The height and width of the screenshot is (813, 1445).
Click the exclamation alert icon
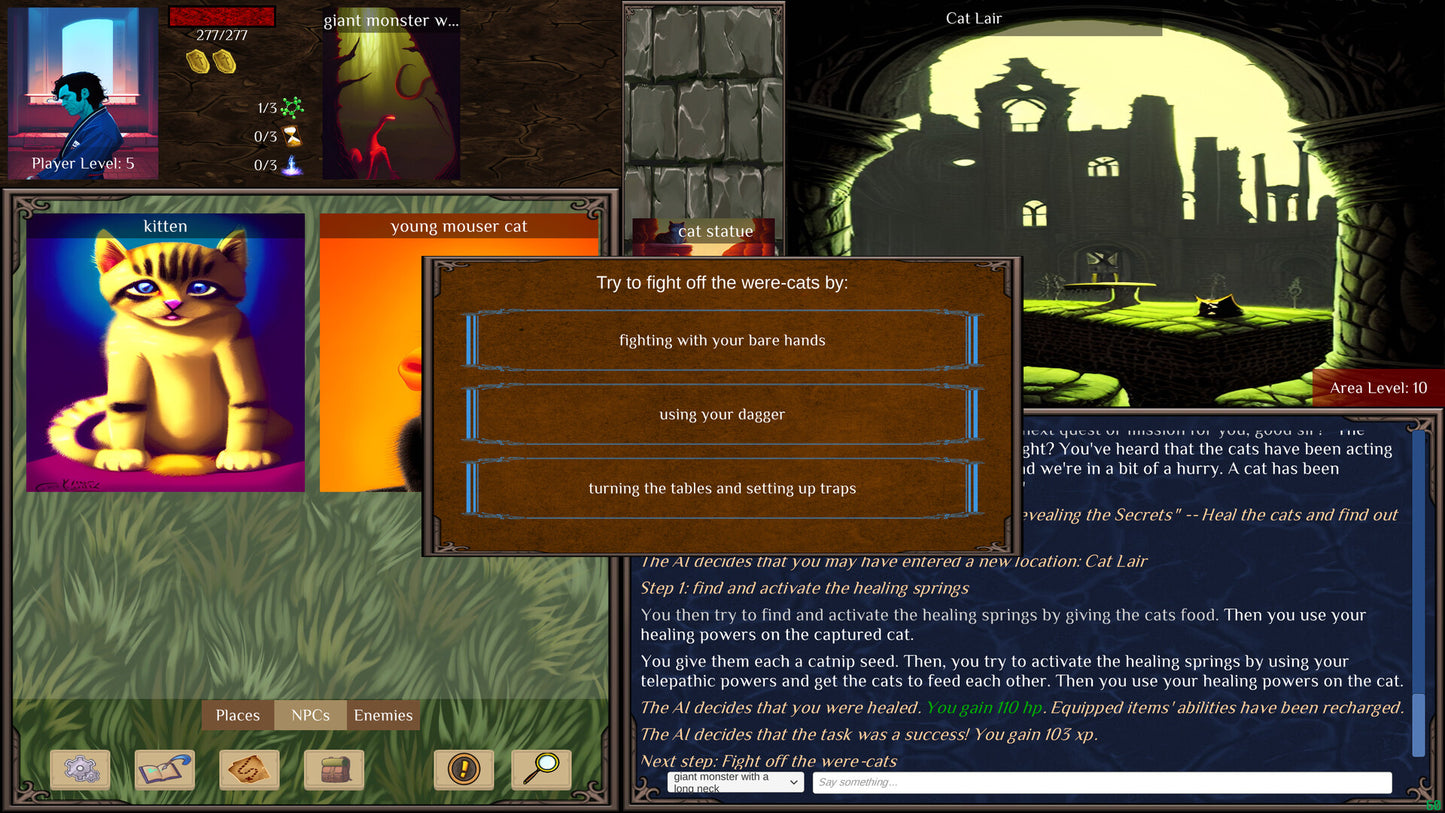click(463, 770)
